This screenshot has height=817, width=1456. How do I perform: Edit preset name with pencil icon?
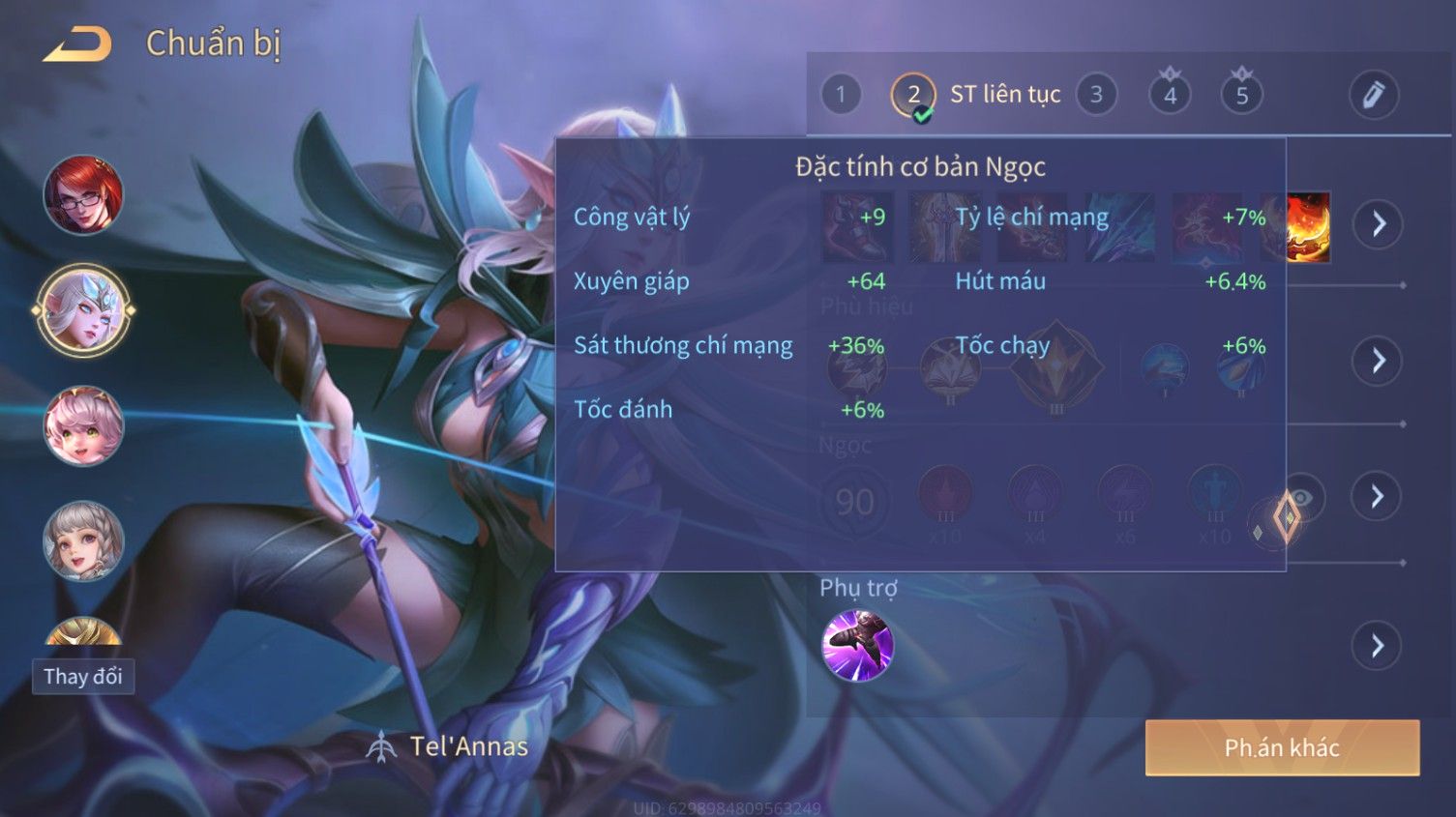(1373, 95)
